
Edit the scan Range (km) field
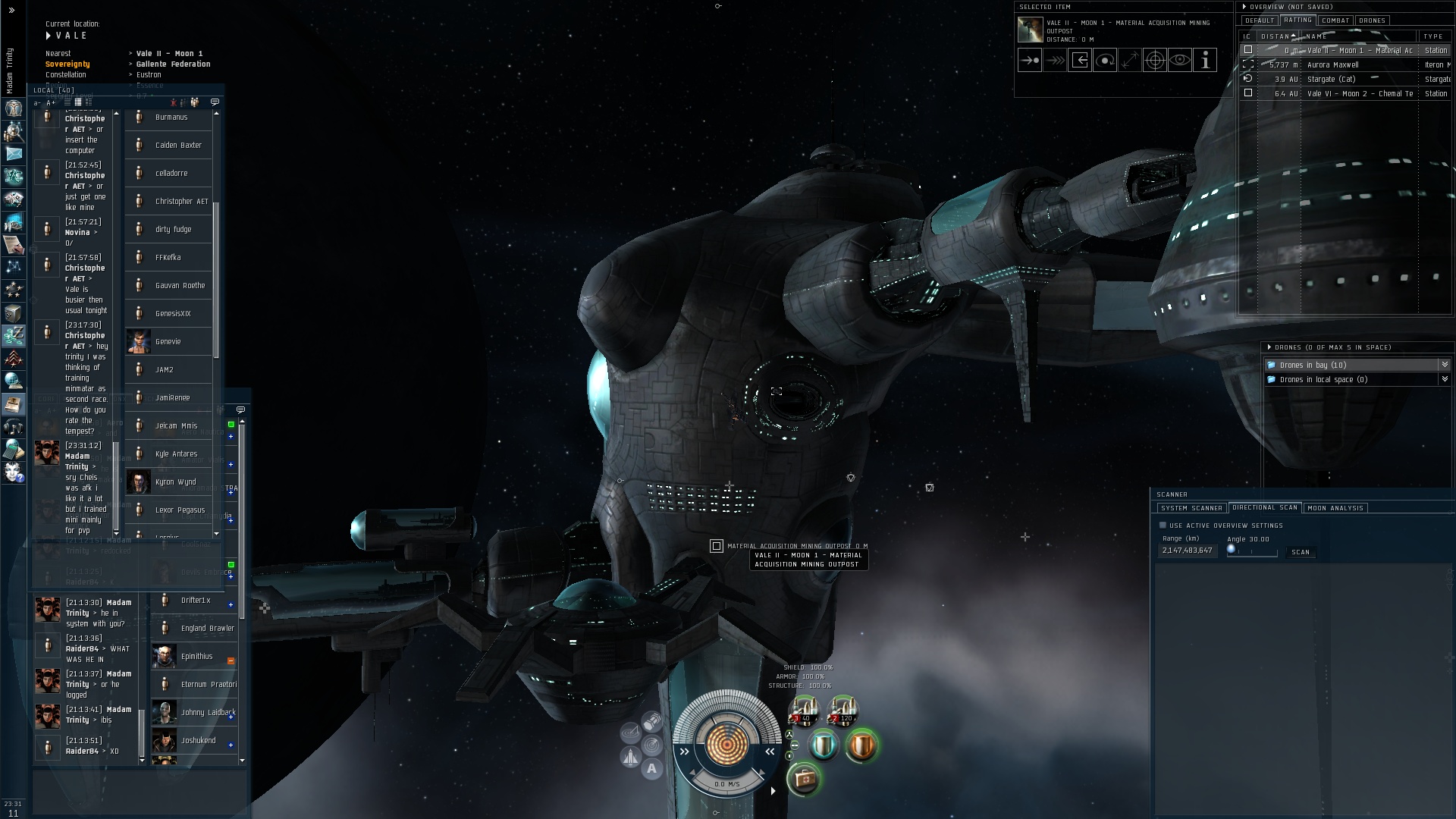(1187, 551)
